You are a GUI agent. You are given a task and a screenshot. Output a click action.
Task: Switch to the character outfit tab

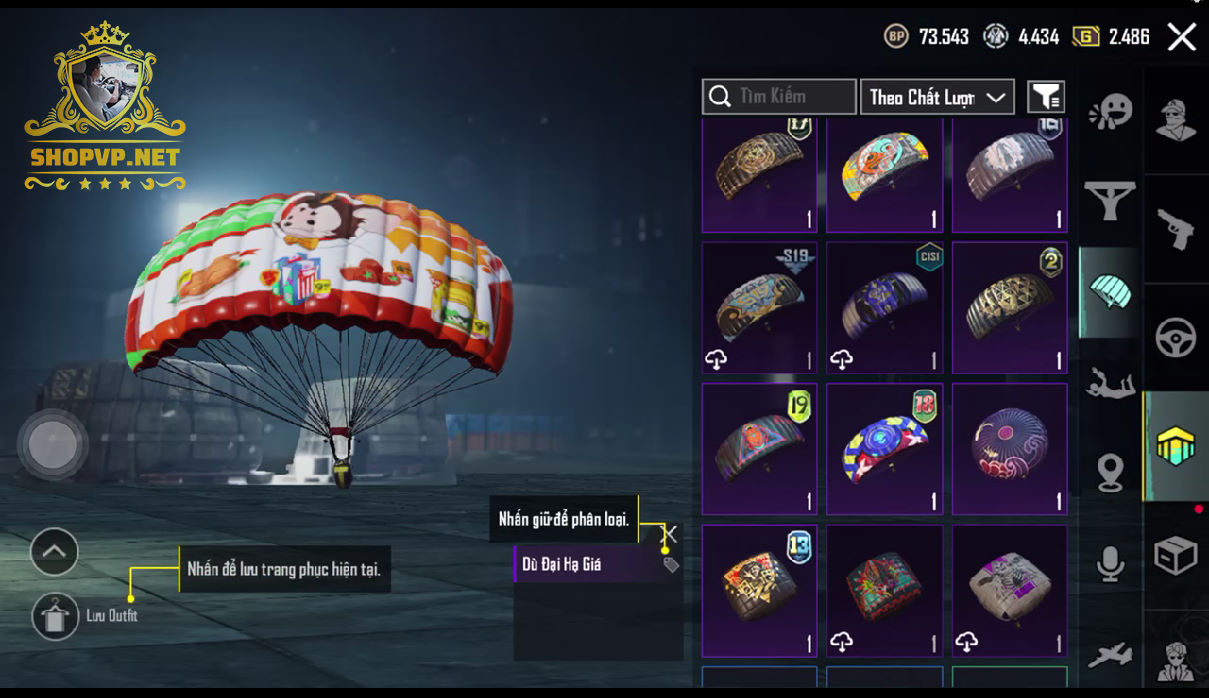[x=1175, y=120]
